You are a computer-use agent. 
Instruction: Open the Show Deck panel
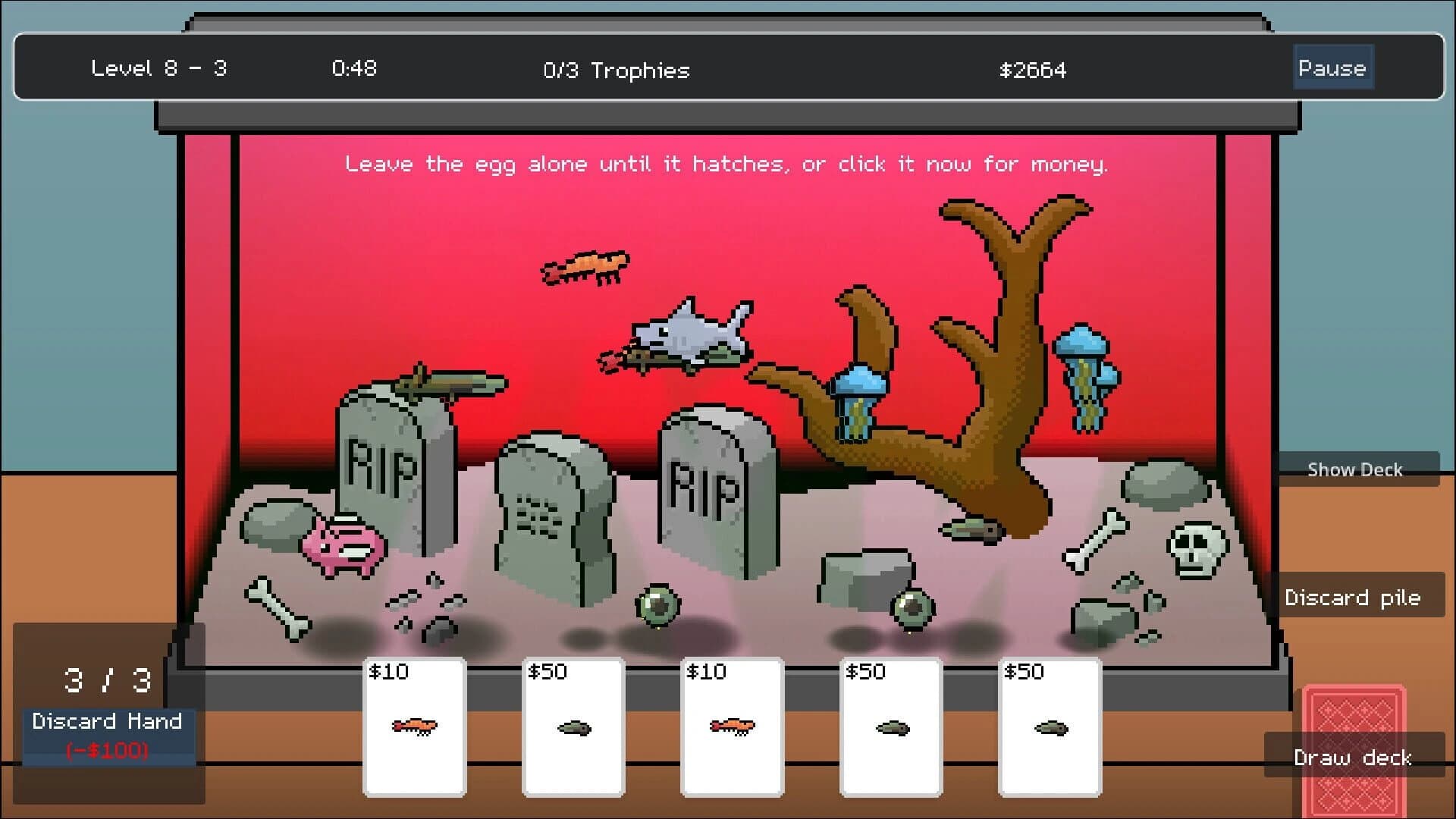tap(1354, 469)
